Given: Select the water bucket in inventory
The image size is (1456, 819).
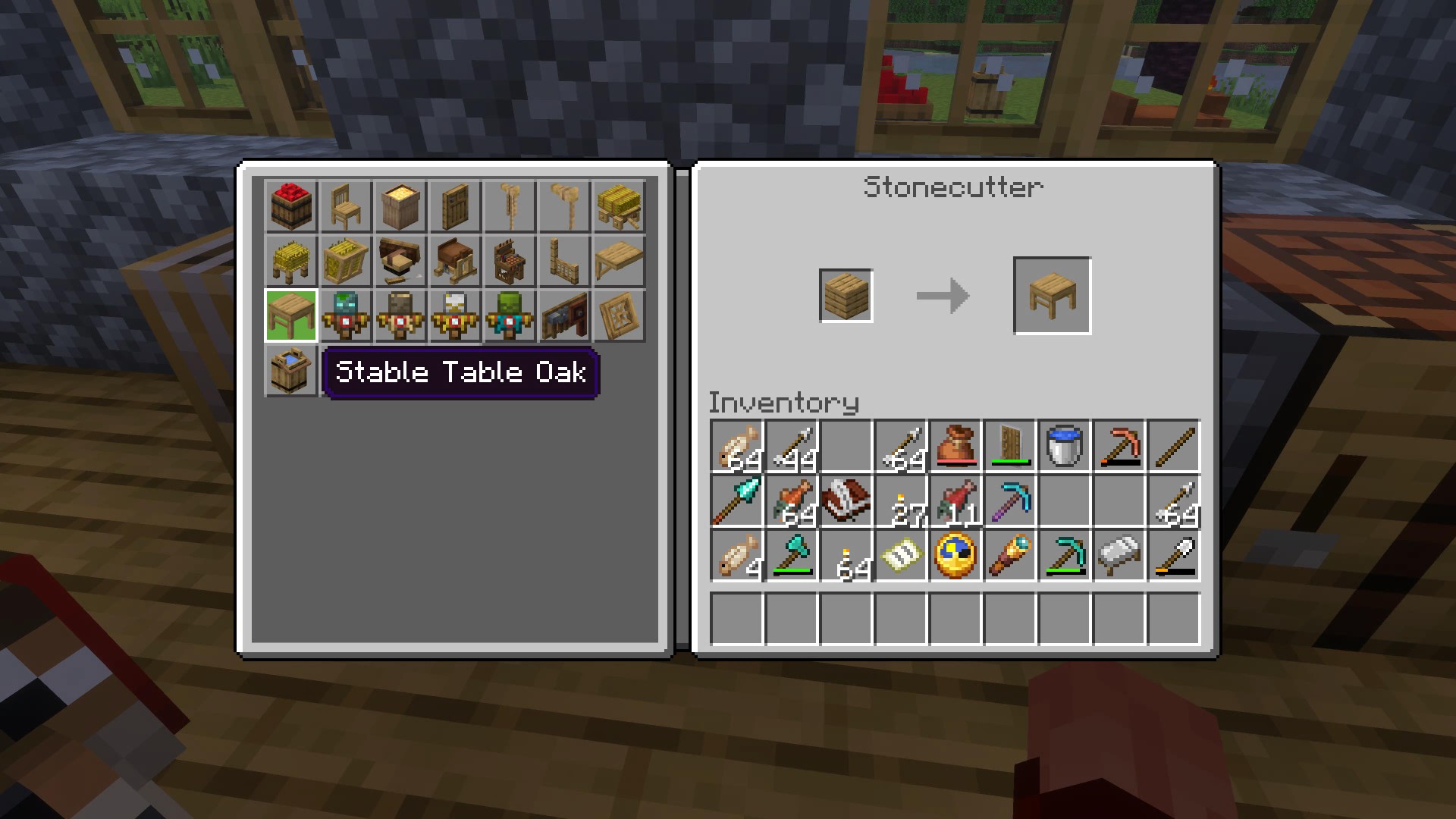Looking at the screenshot, I should click(1065, 446).
